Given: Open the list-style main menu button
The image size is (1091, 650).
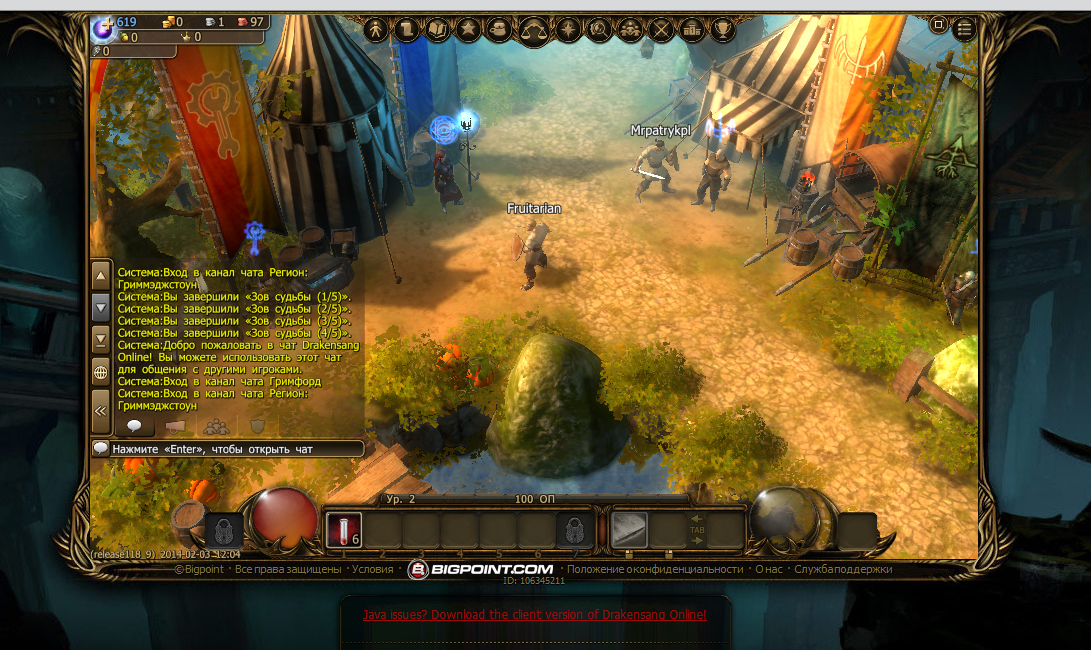Looking at the screenshot, I should point(967,23).
